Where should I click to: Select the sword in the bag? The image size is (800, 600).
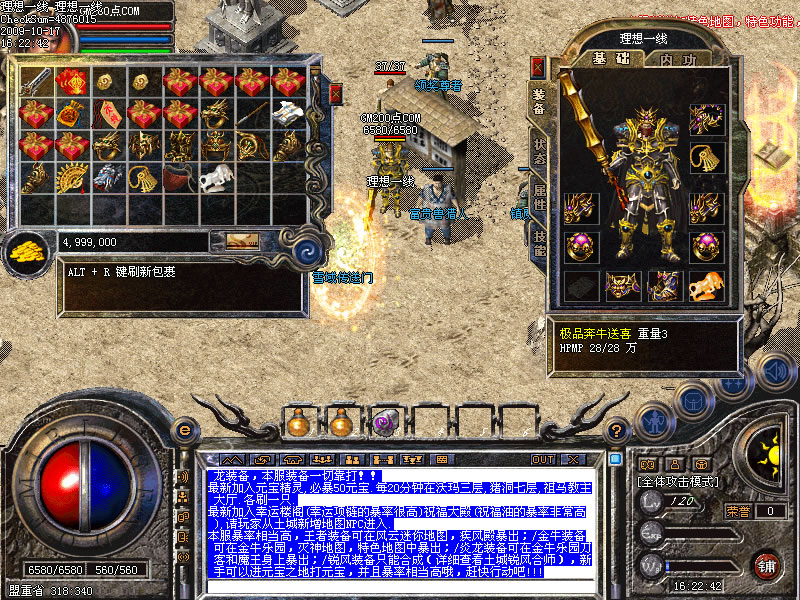point(38,81)
